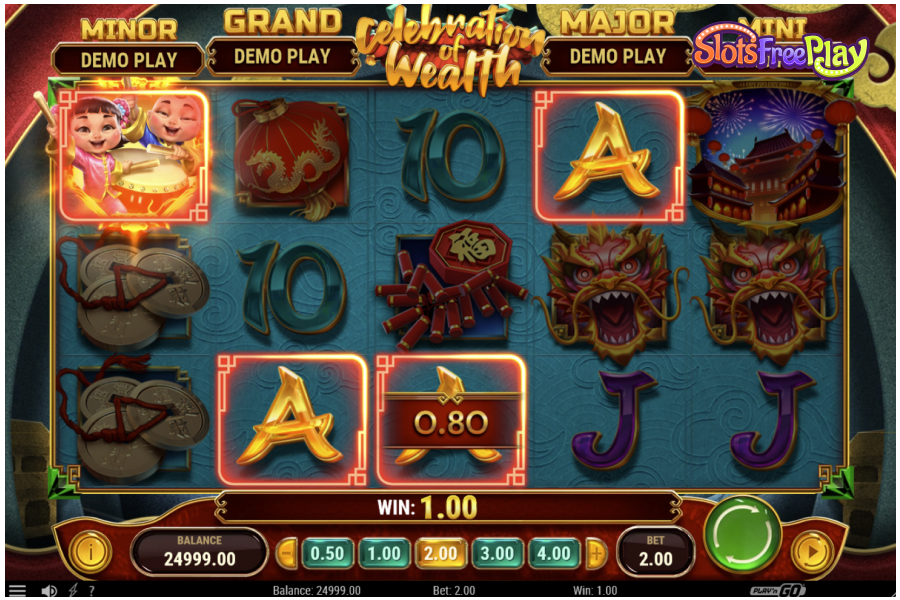The height and width of the screenshot is (600, 900).
Task: Select the 0.50 bet value
Action: (326, 553)
